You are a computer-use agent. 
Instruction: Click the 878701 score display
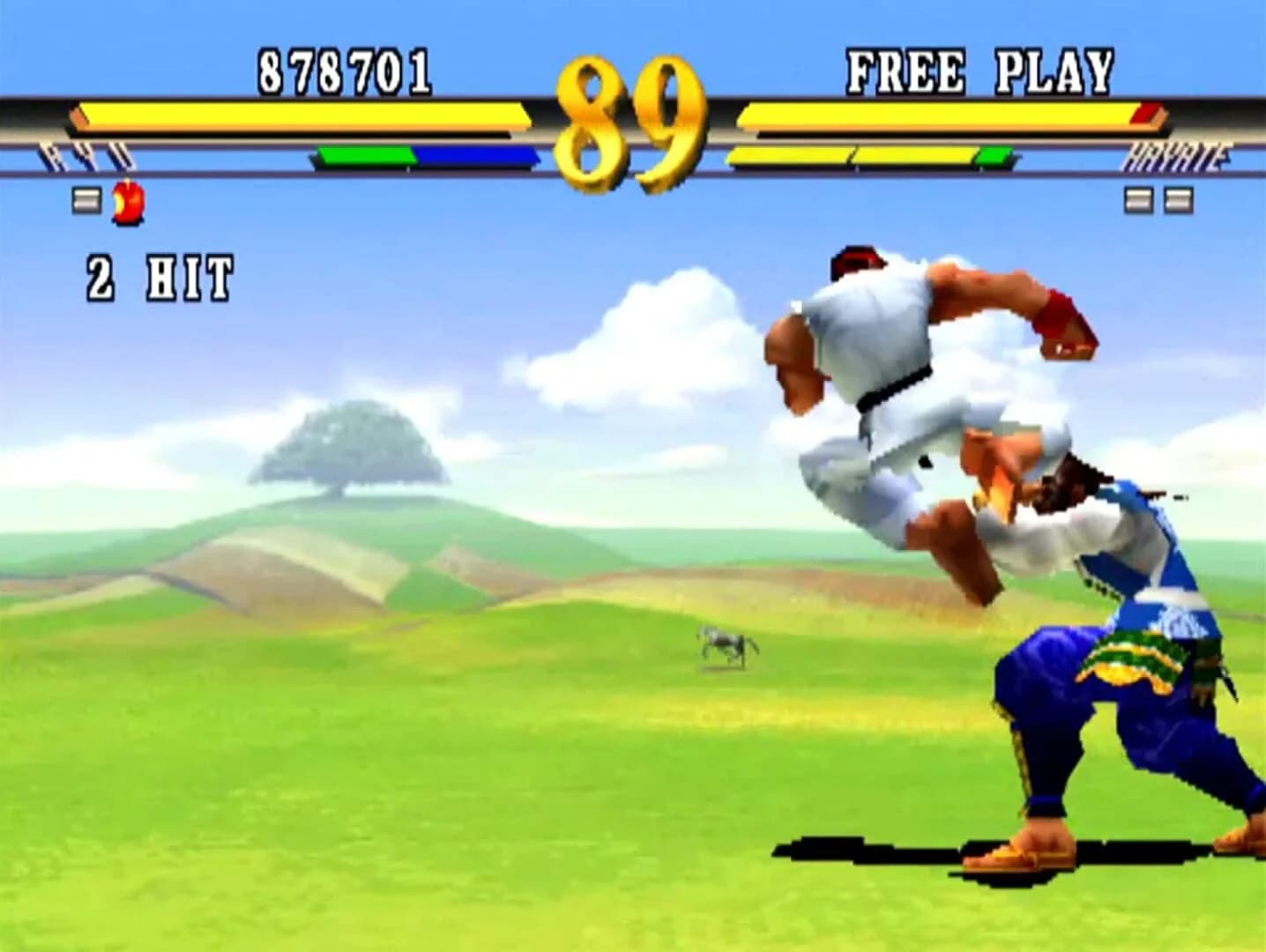(342, 72)
